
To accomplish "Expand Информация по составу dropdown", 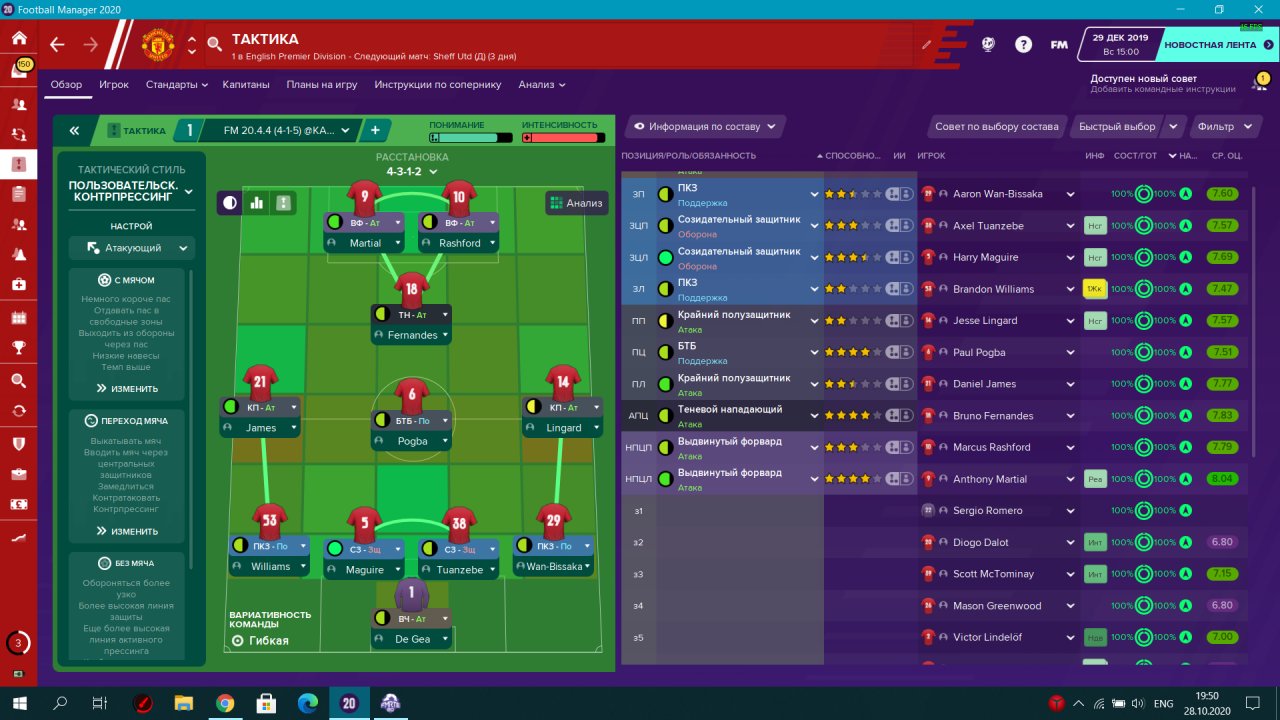I will (705, 127).
